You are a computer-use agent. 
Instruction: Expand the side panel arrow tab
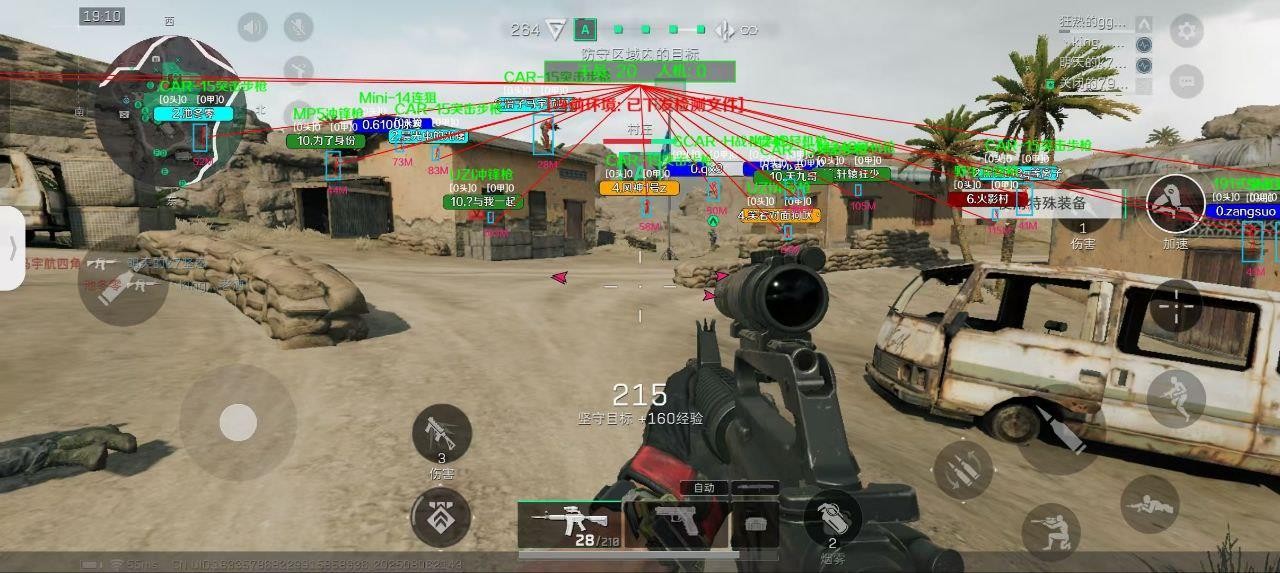pyautogui.click(x=12, y=248)
